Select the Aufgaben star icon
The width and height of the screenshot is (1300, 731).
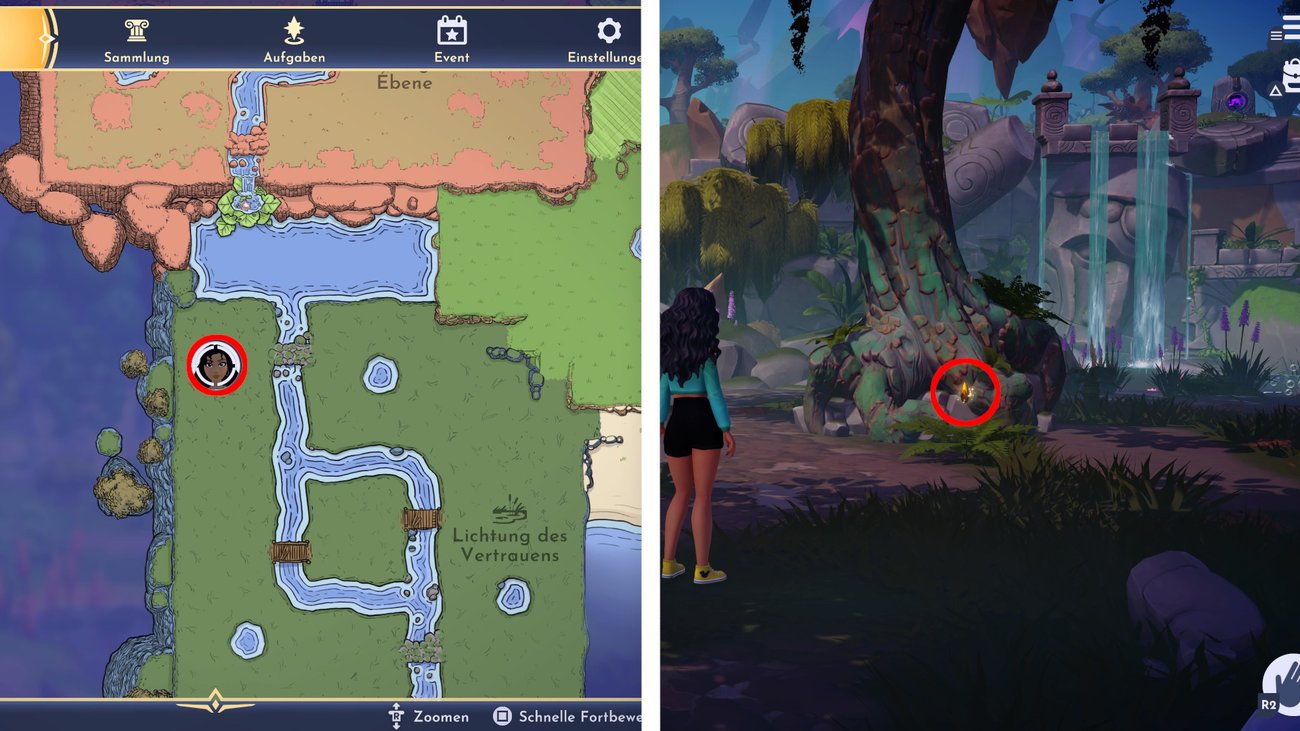coord(293,31)
